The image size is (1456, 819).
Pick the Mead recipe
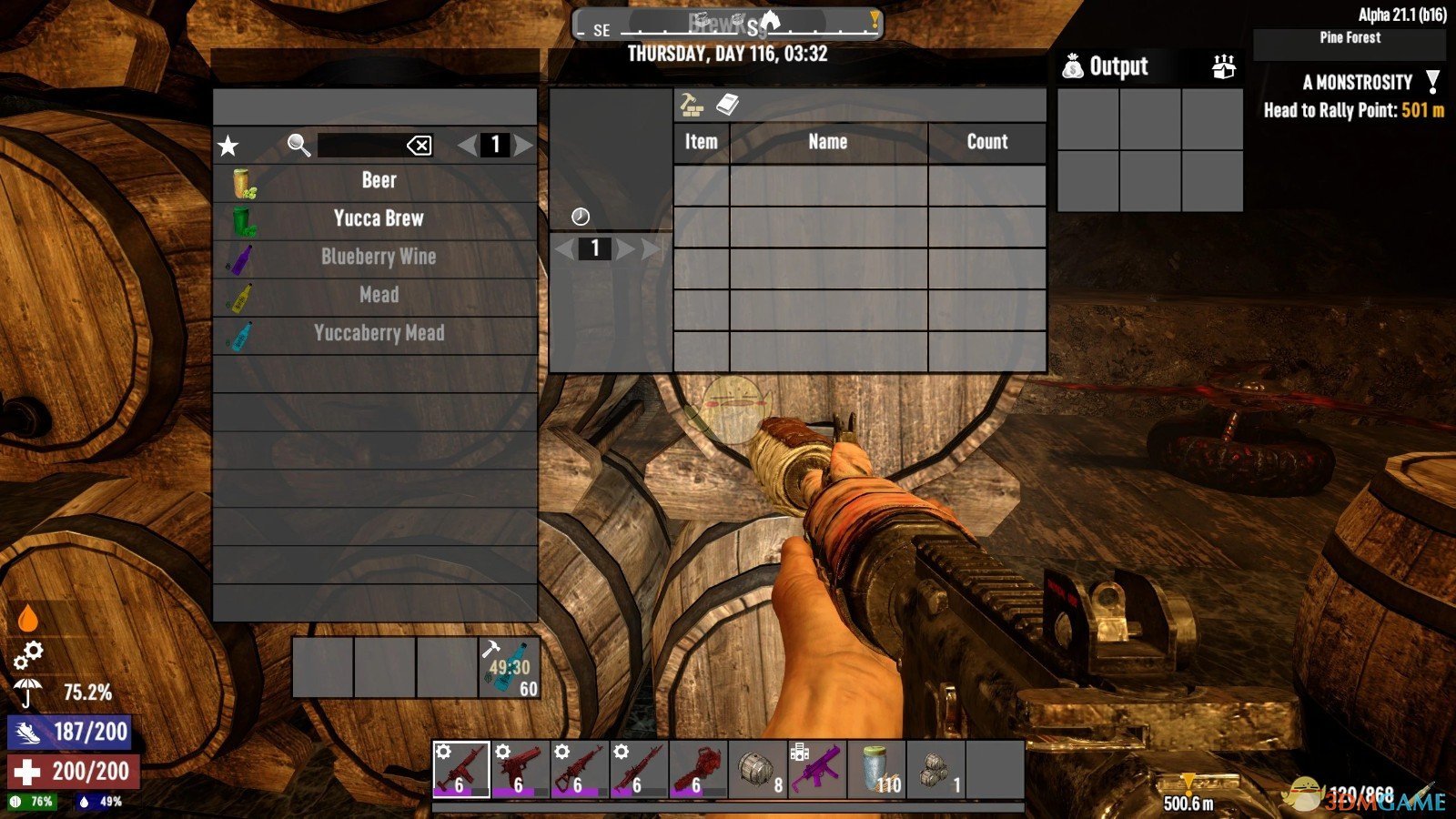[378, 295]
